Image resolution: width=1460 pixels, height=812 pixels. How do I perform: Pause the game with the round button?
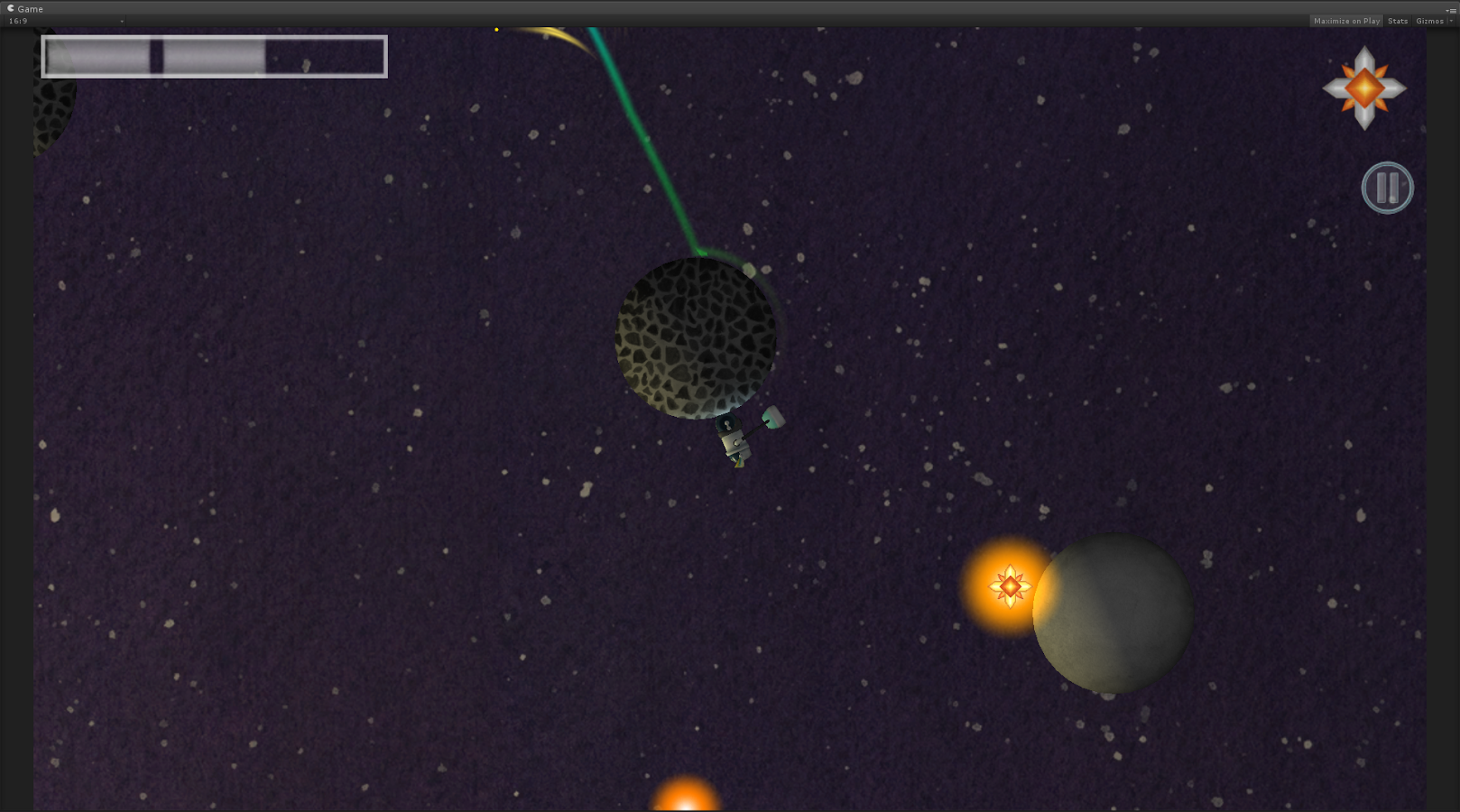pos(1387,188)
